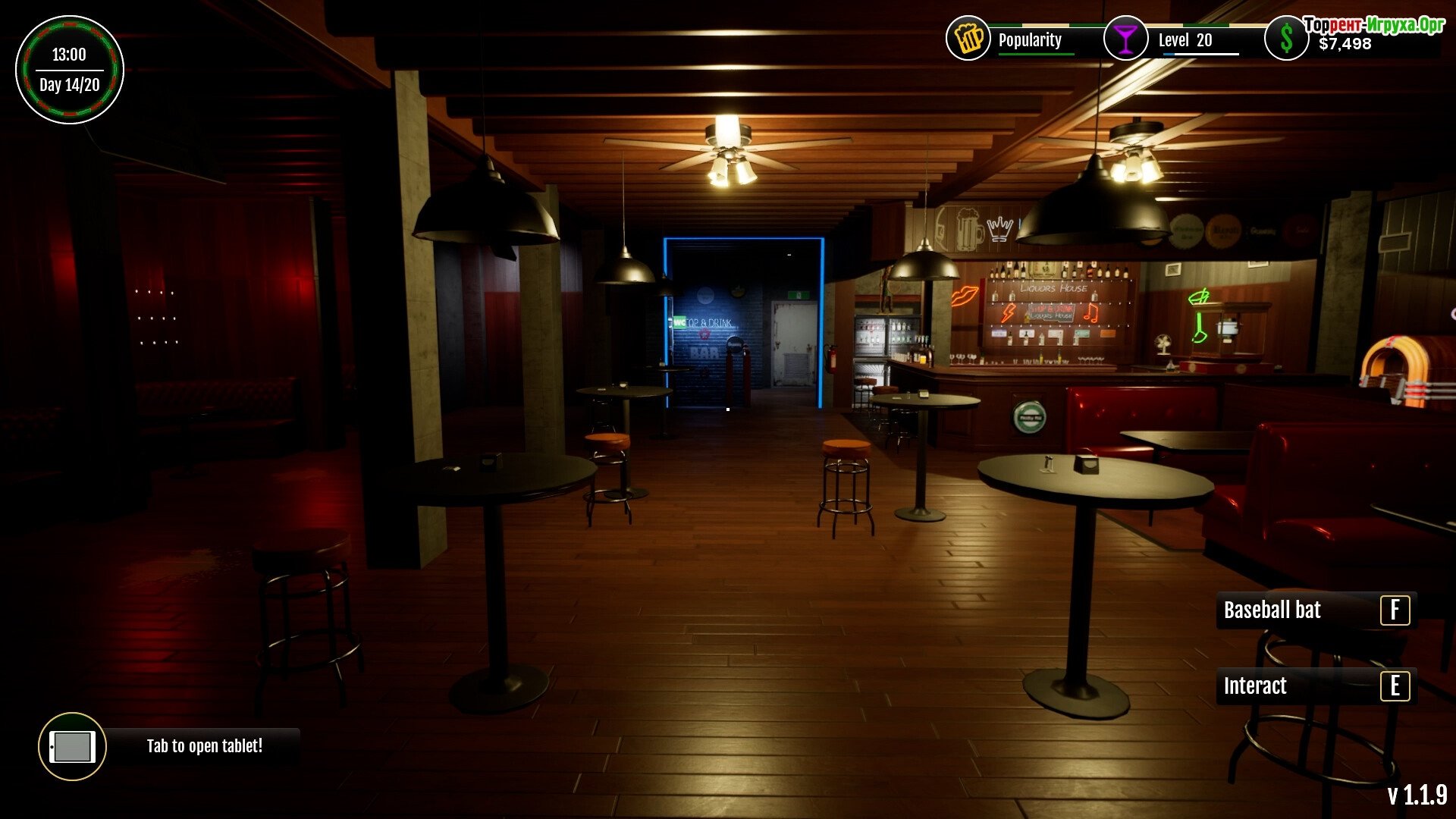Select the Level cocktail glass icon
The width and height of the screenshot is (1456, 819).
[x=1126, y=38]
